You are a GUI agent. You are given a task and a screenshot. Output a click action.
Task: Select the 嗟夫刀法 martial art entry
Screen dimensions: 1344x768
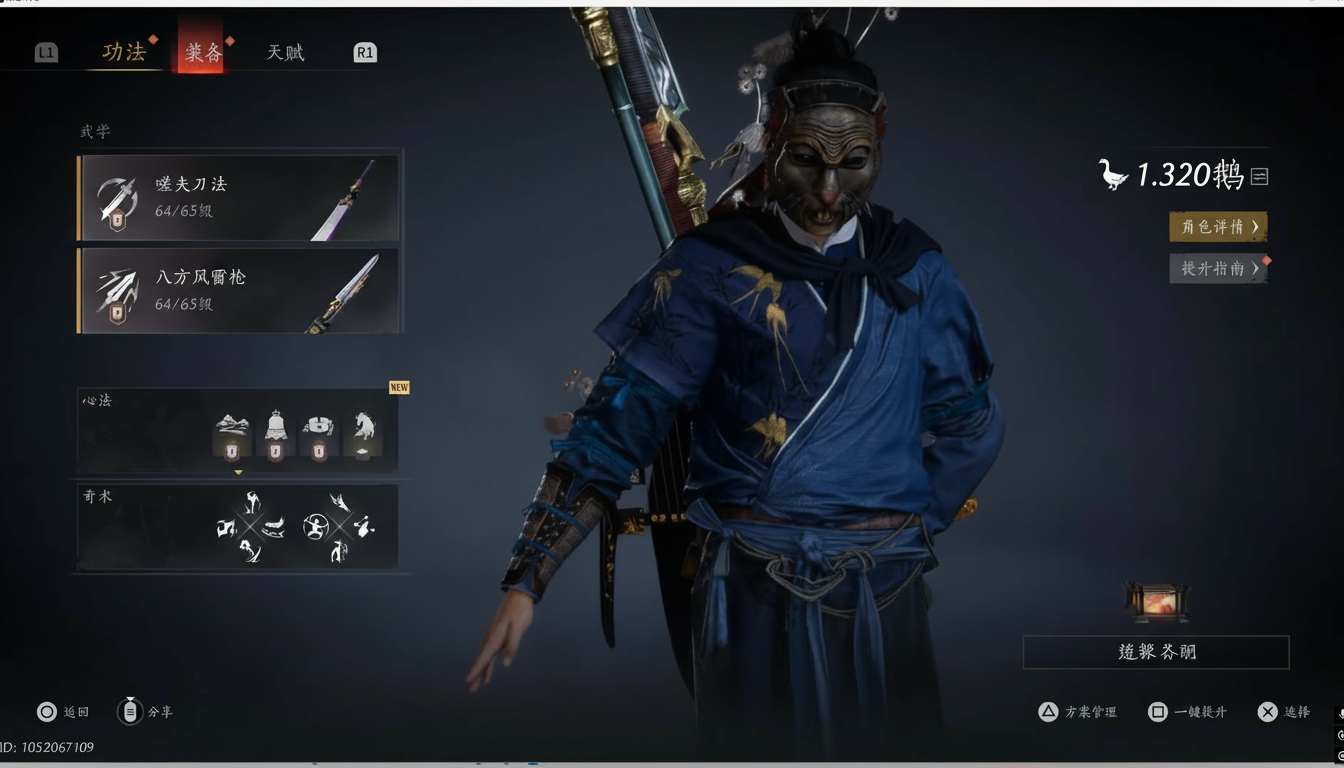click(239, 197)
